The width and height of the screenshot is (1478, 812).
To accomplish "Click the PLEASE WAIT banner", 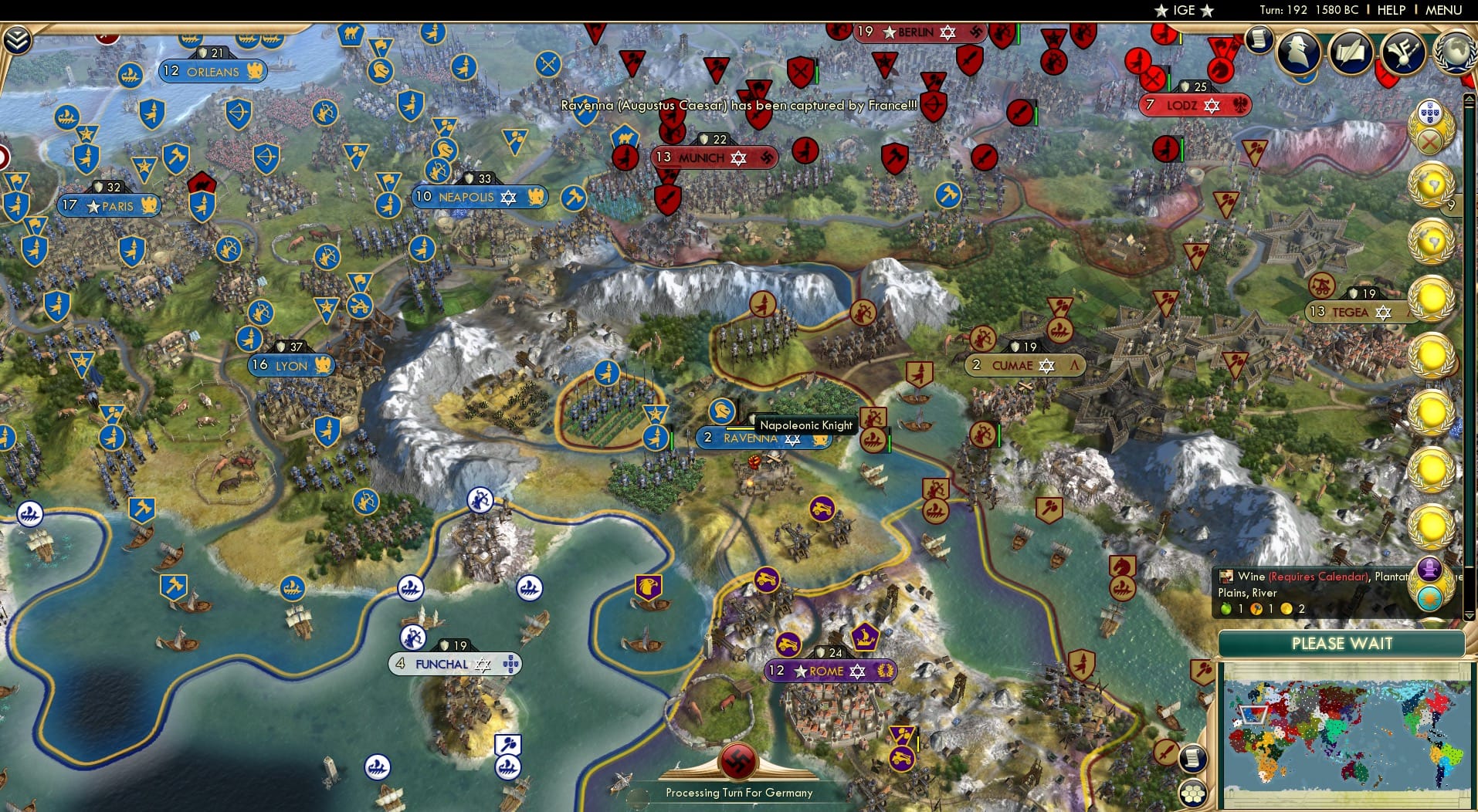I will click(1341, 643).
